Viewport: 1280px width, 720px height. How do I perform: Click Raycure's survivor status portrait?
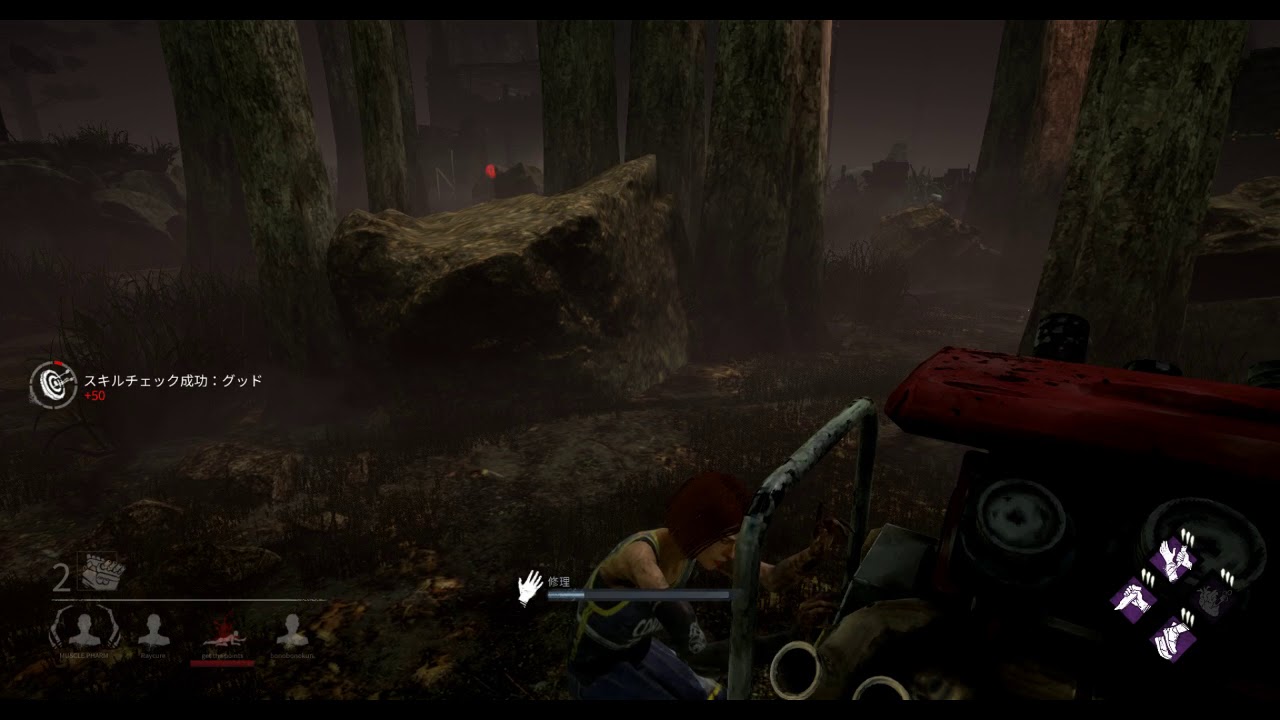point(153,630)
